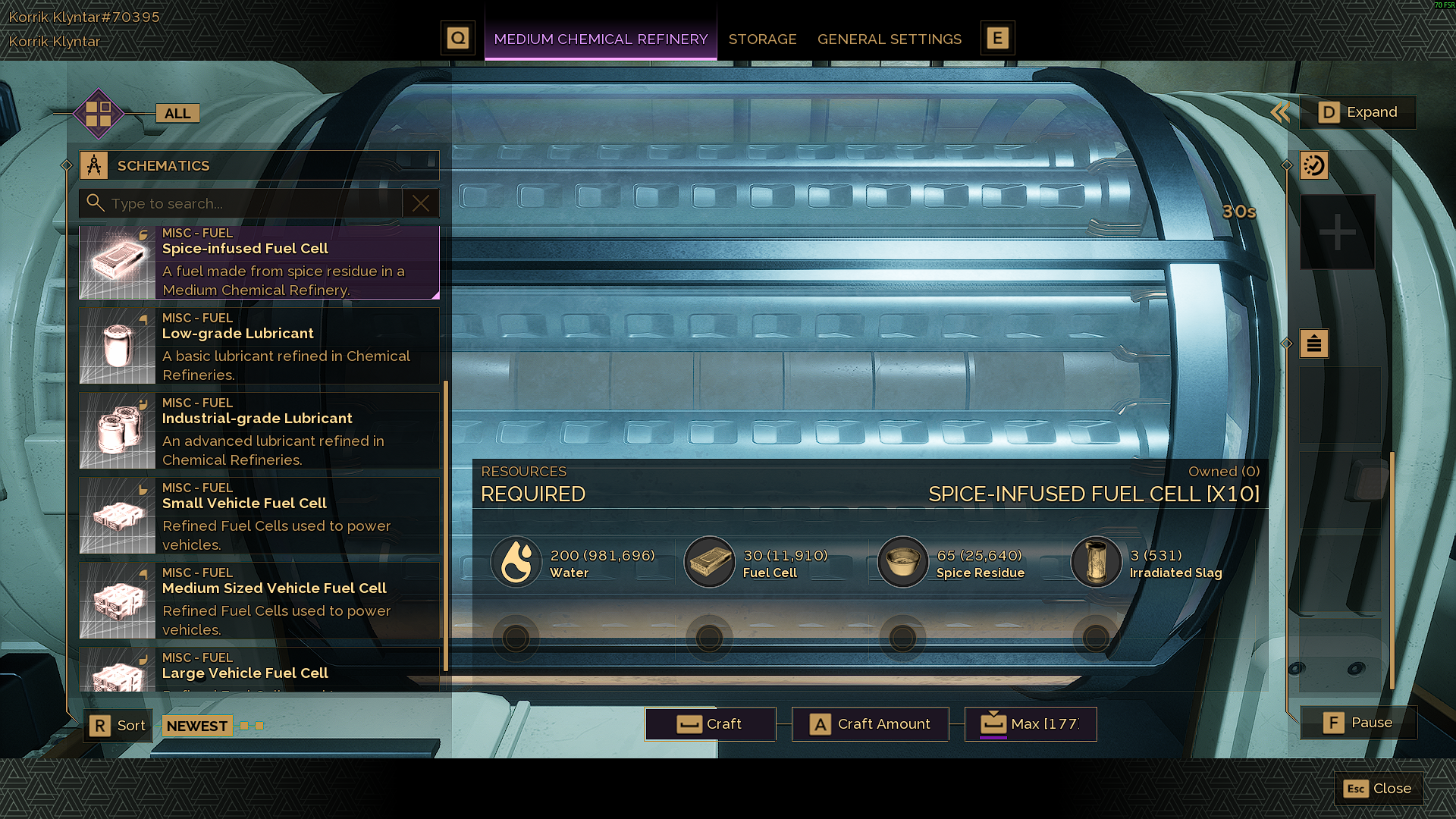Select the Small Vehicle Fuel Cell schematic
The width and height of the screenshot is (1456, 819).
pyautogui.click(x=259, y=516)
